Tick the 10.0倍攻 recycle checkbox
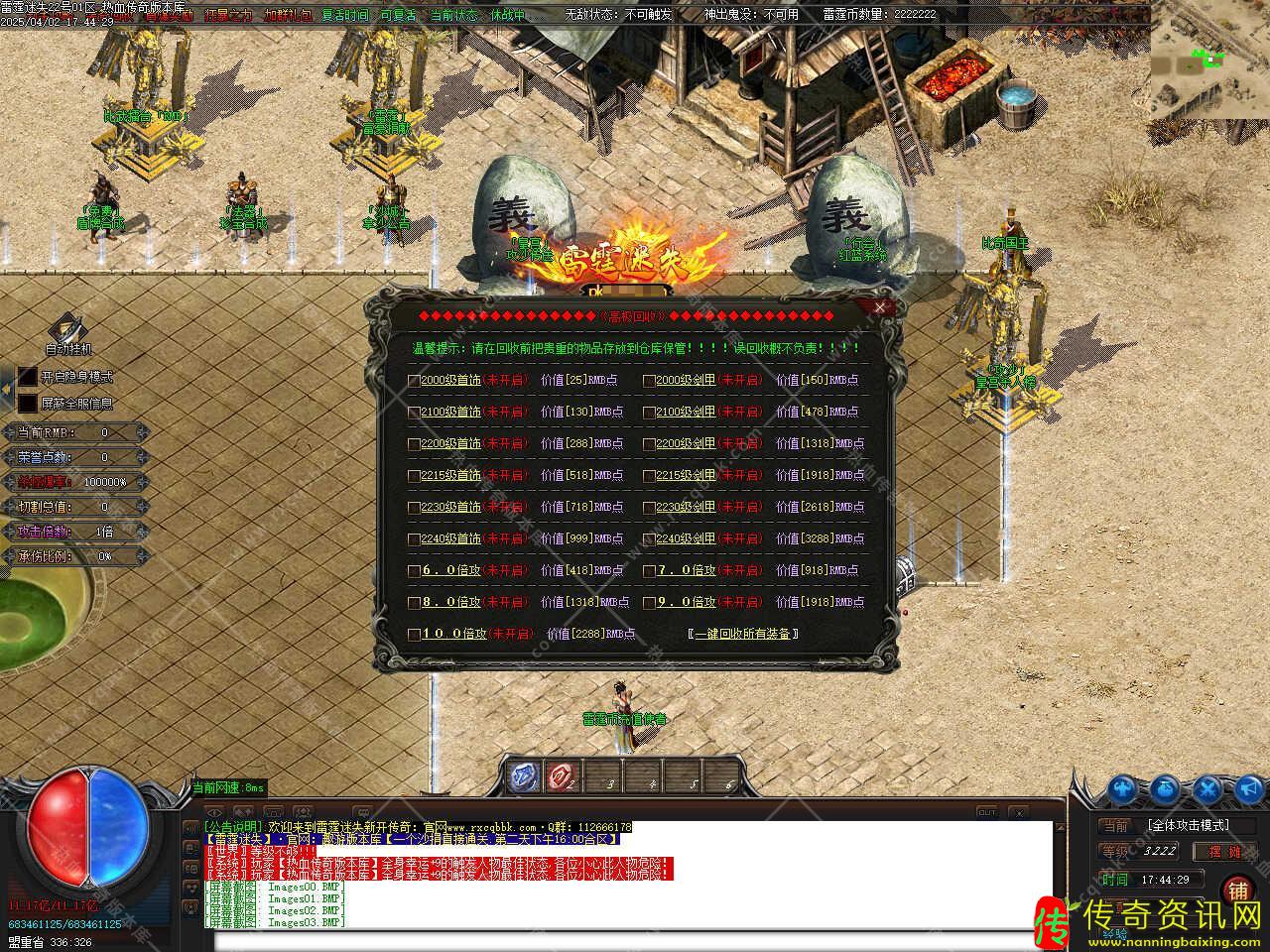1270x952 pixels. [415, 634]
